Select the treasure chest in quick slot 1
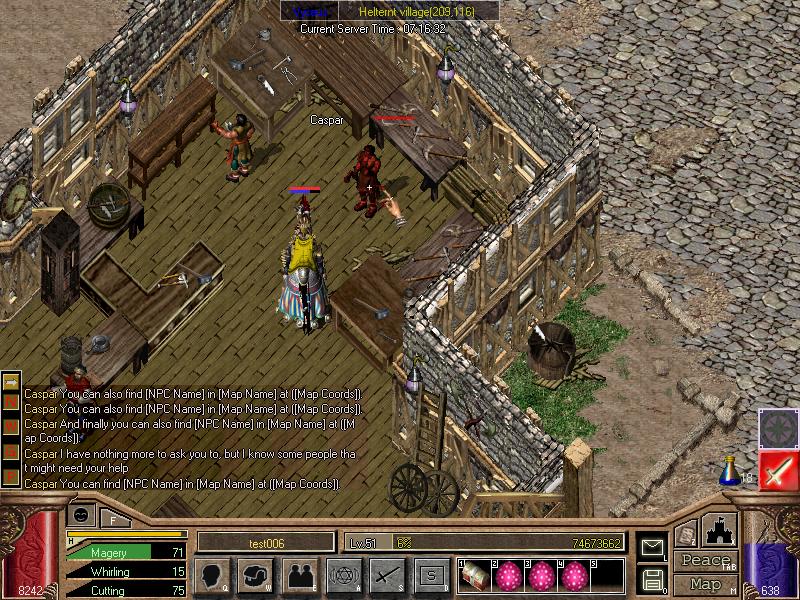Viewport: 800px width, 600px height. pos(474,574)
